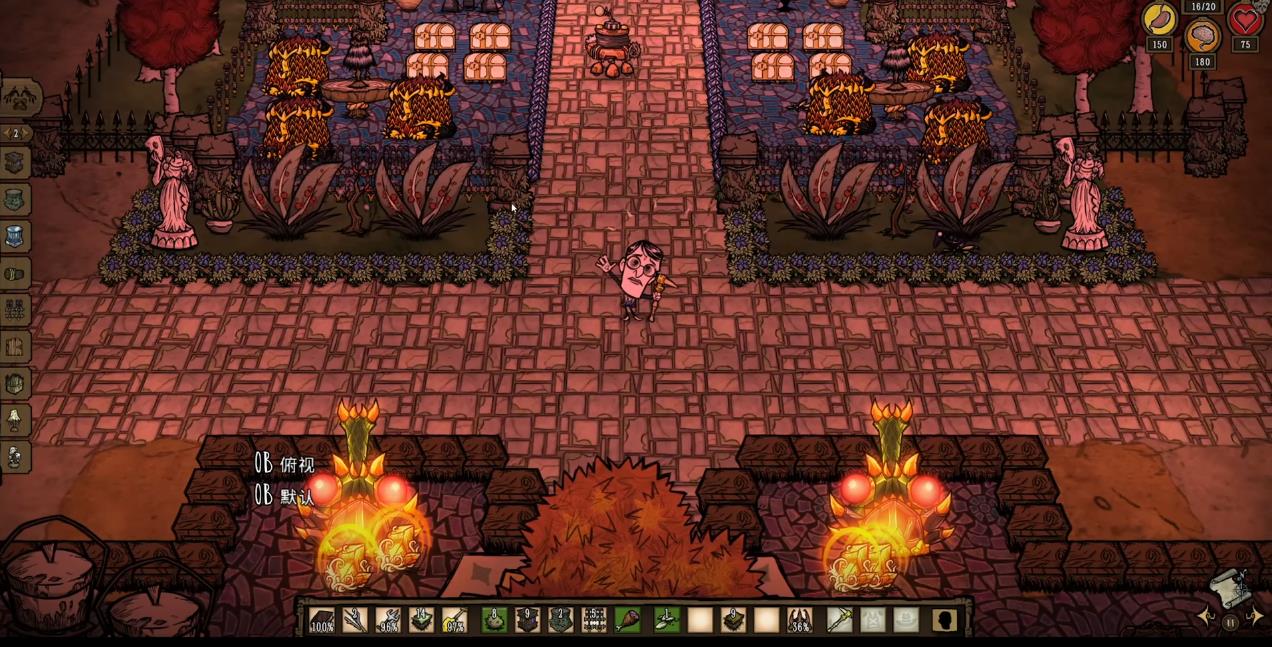Select the green leafy item slot

click(x=665, y=620)
